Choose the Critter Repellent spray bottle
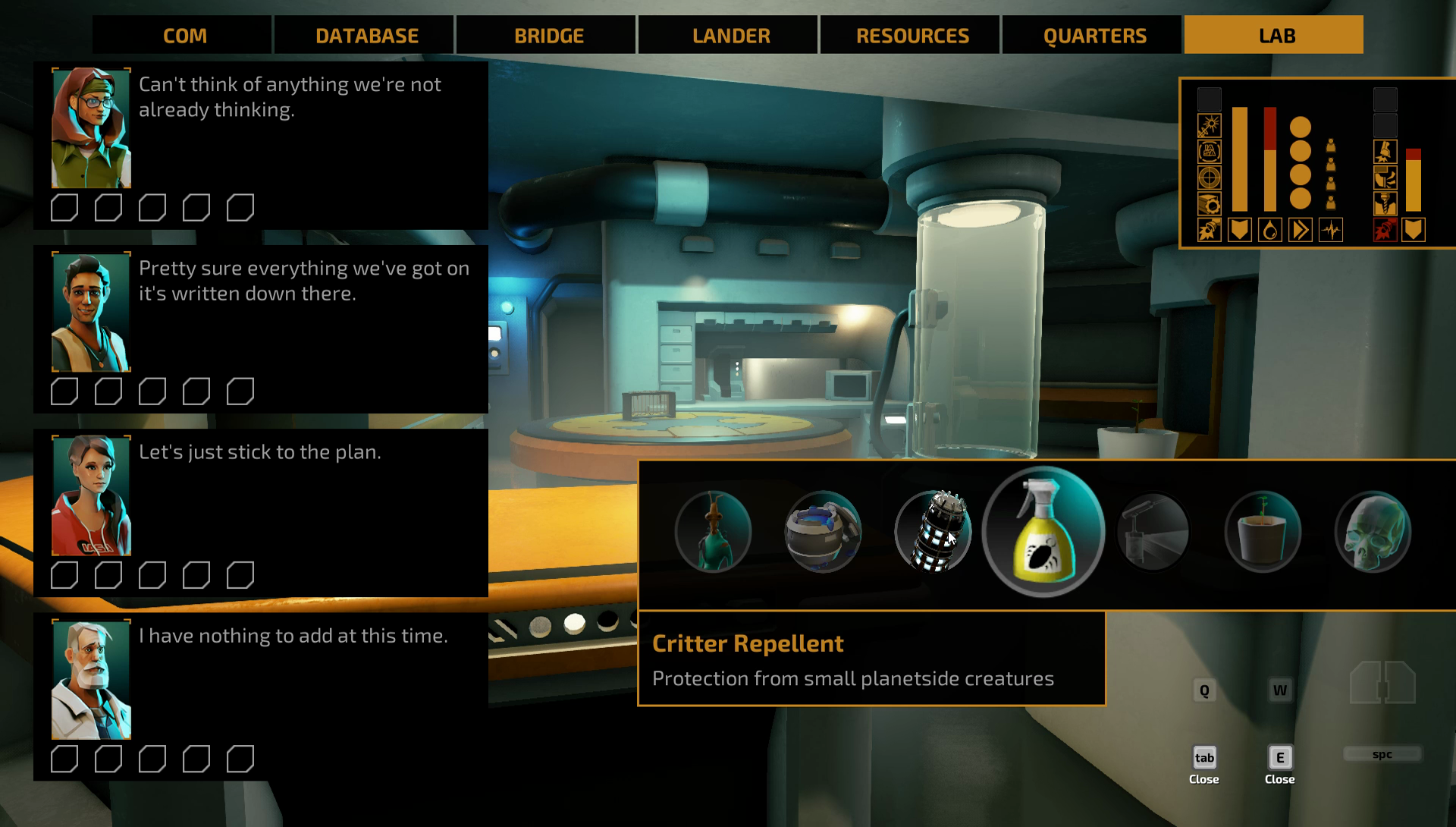 1043,532
